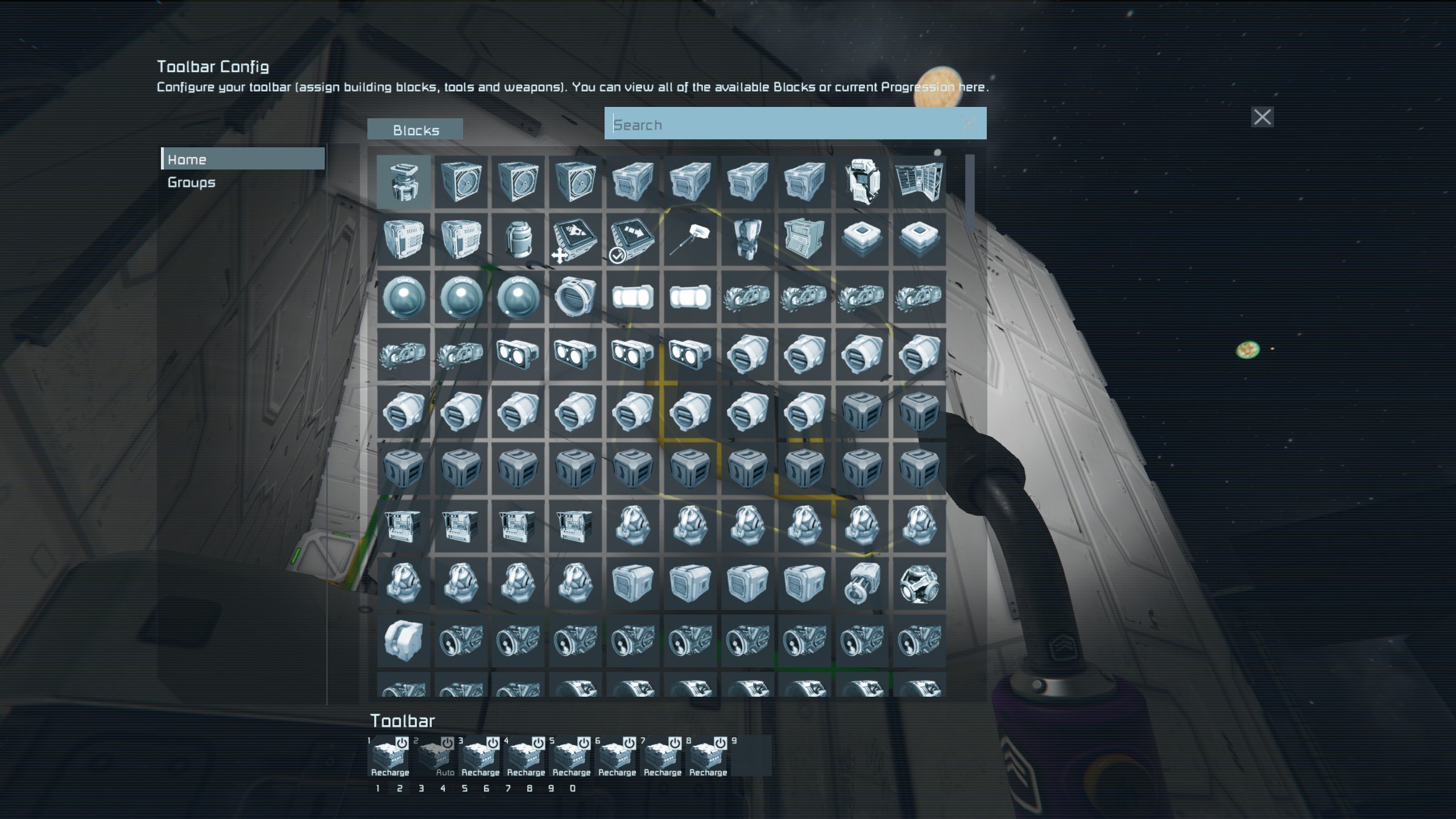Viewport: 1456px width, 819px height.
Task: Switch to toolbar page 5
Action: [465, 788]
